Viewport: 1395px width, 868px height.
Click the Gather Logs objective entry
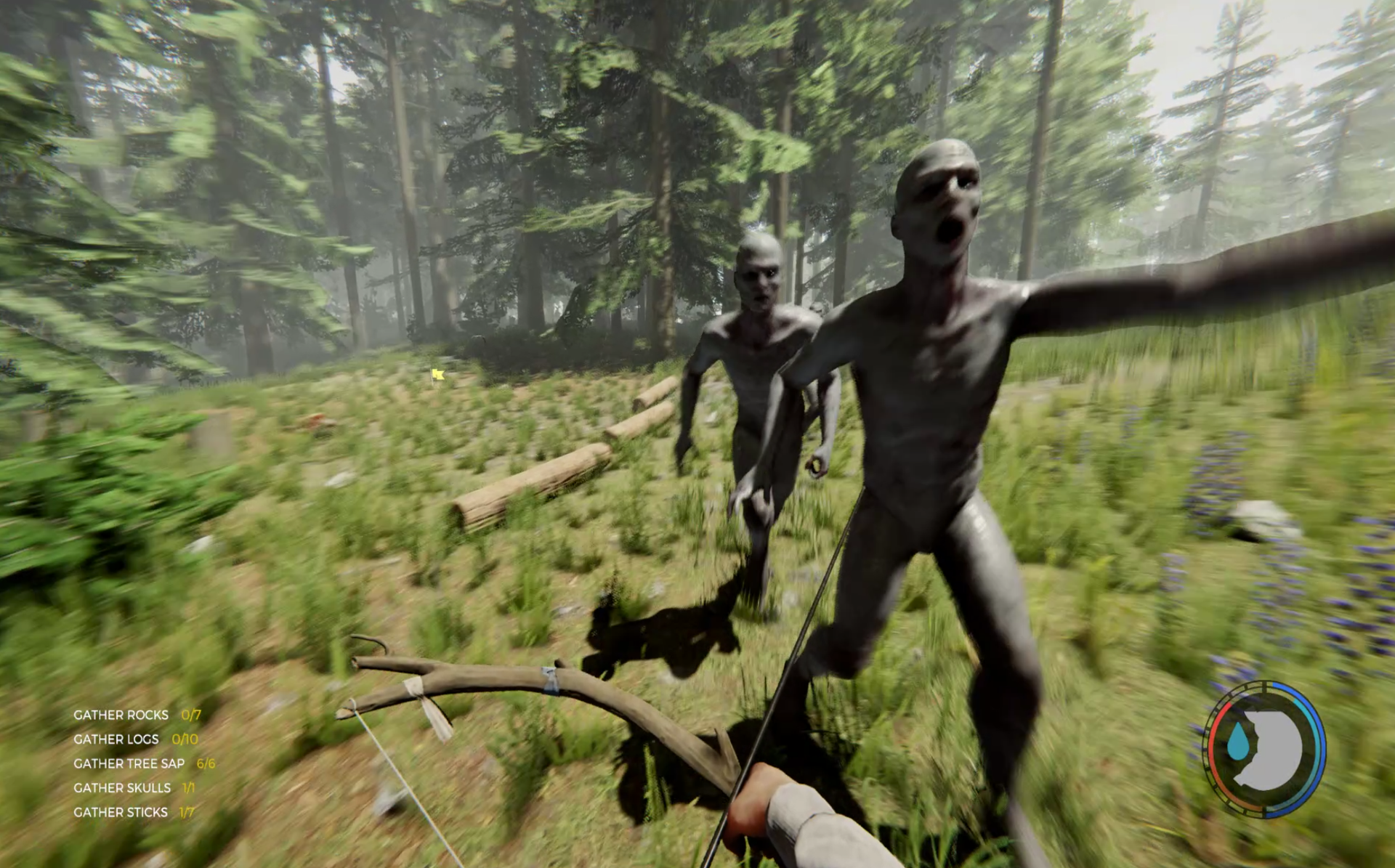coord(116,739)
